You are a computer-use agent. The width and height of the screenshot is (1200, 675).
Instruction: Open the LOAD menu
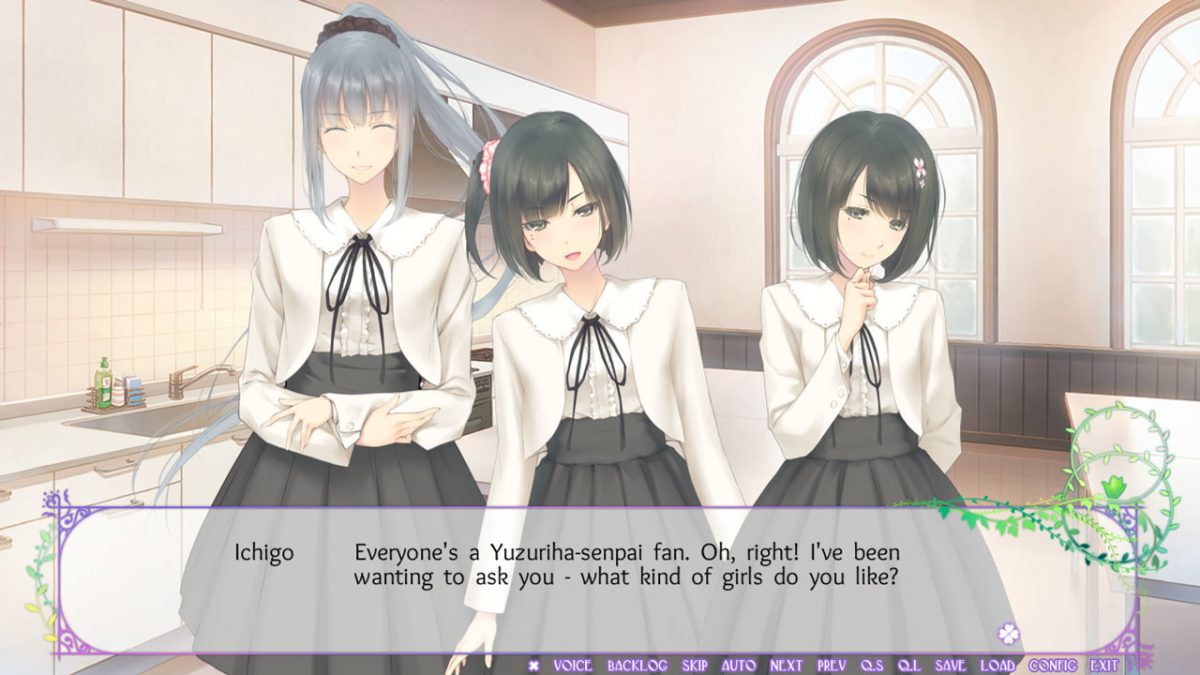click(x=997, y=666)
